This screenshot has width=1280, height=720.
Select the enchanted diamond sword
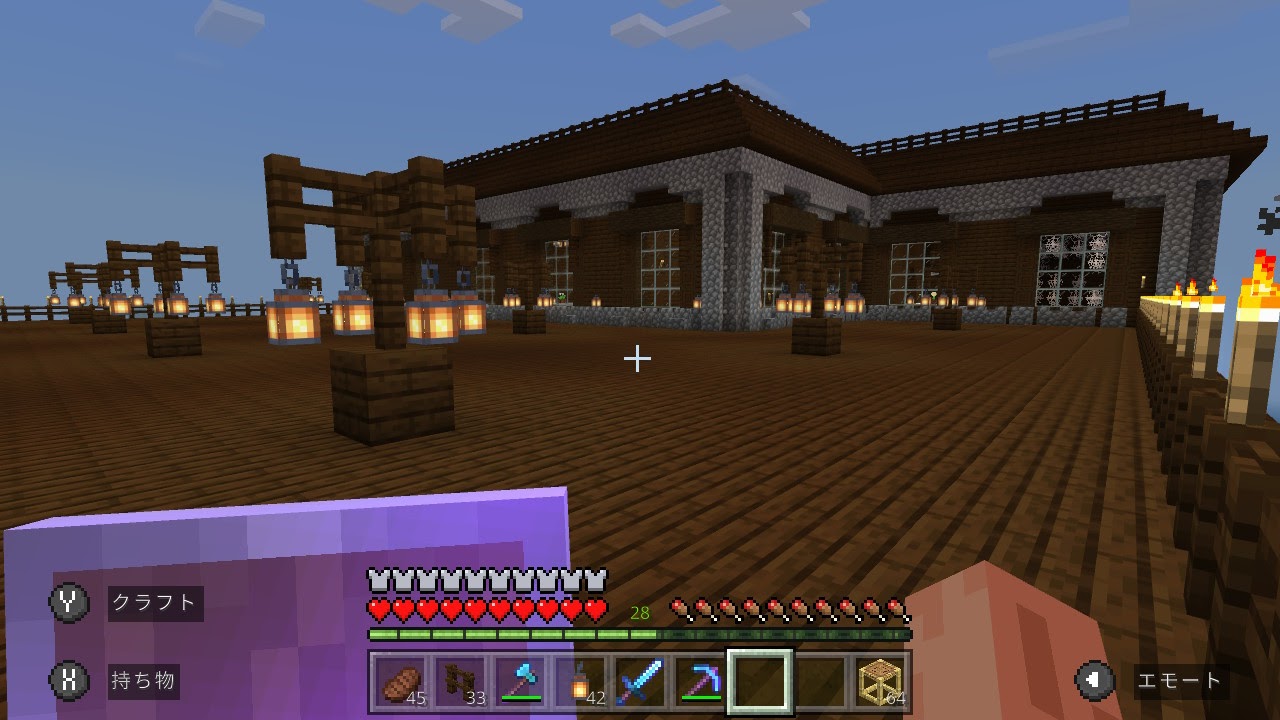[x=639, y=683]
